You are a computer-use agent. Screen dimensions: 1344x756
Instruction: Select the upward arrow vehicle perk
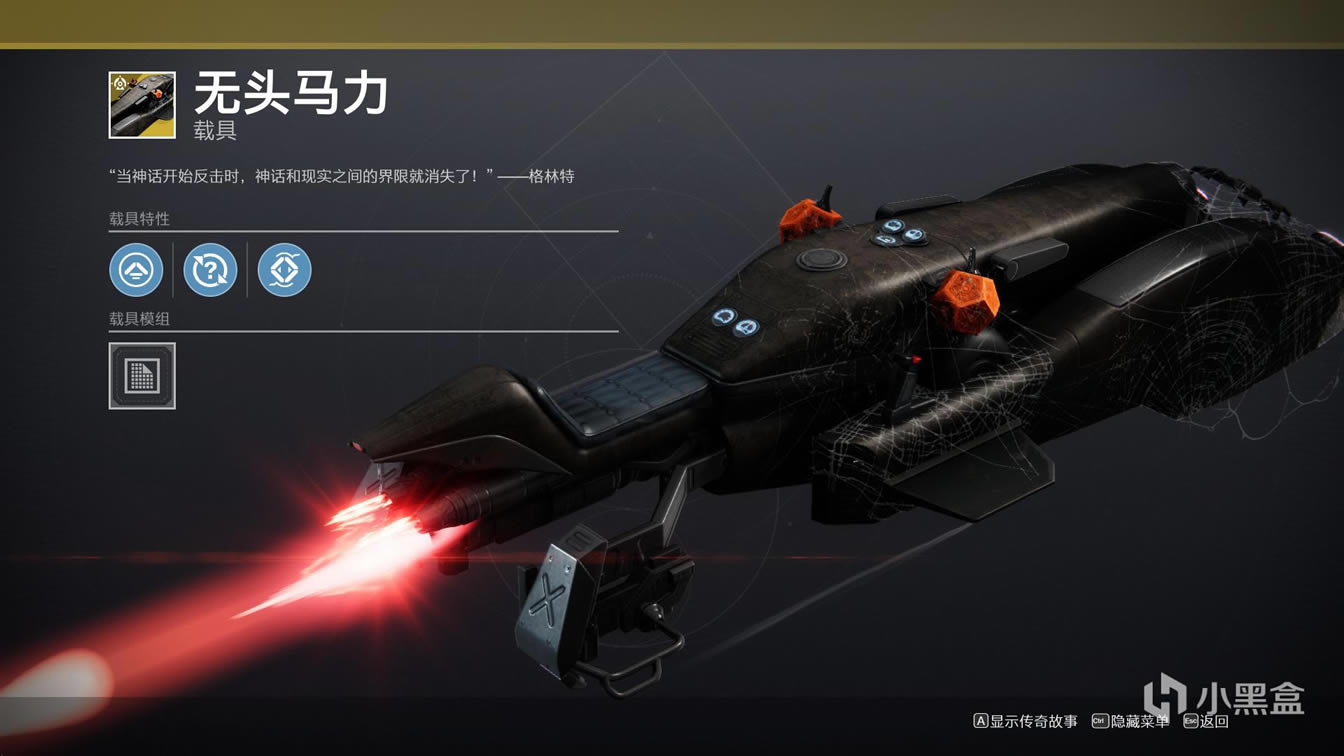click(136, 270)
